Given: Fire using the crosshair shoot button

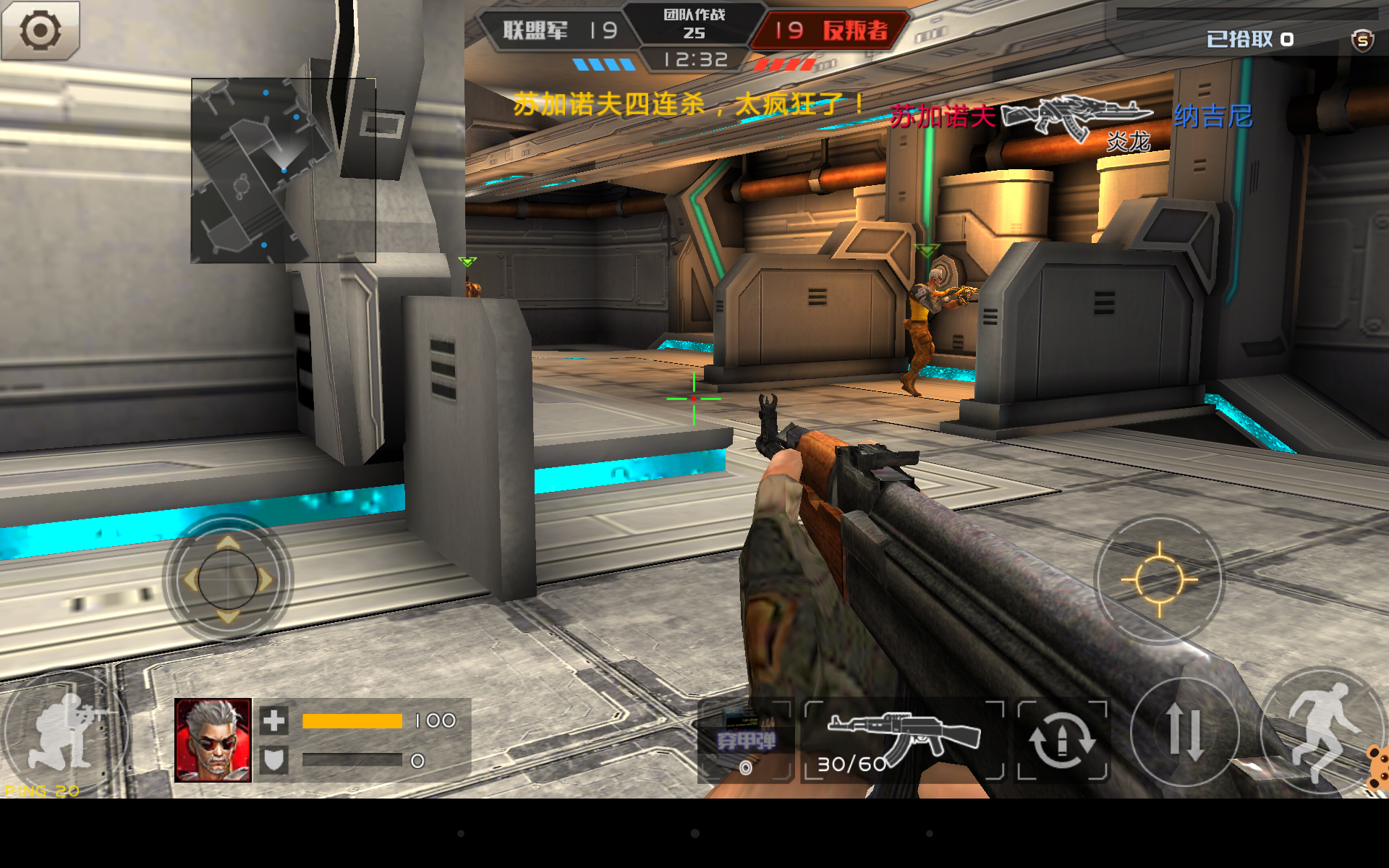Looking at the screenshot, I should (1159, 579).
